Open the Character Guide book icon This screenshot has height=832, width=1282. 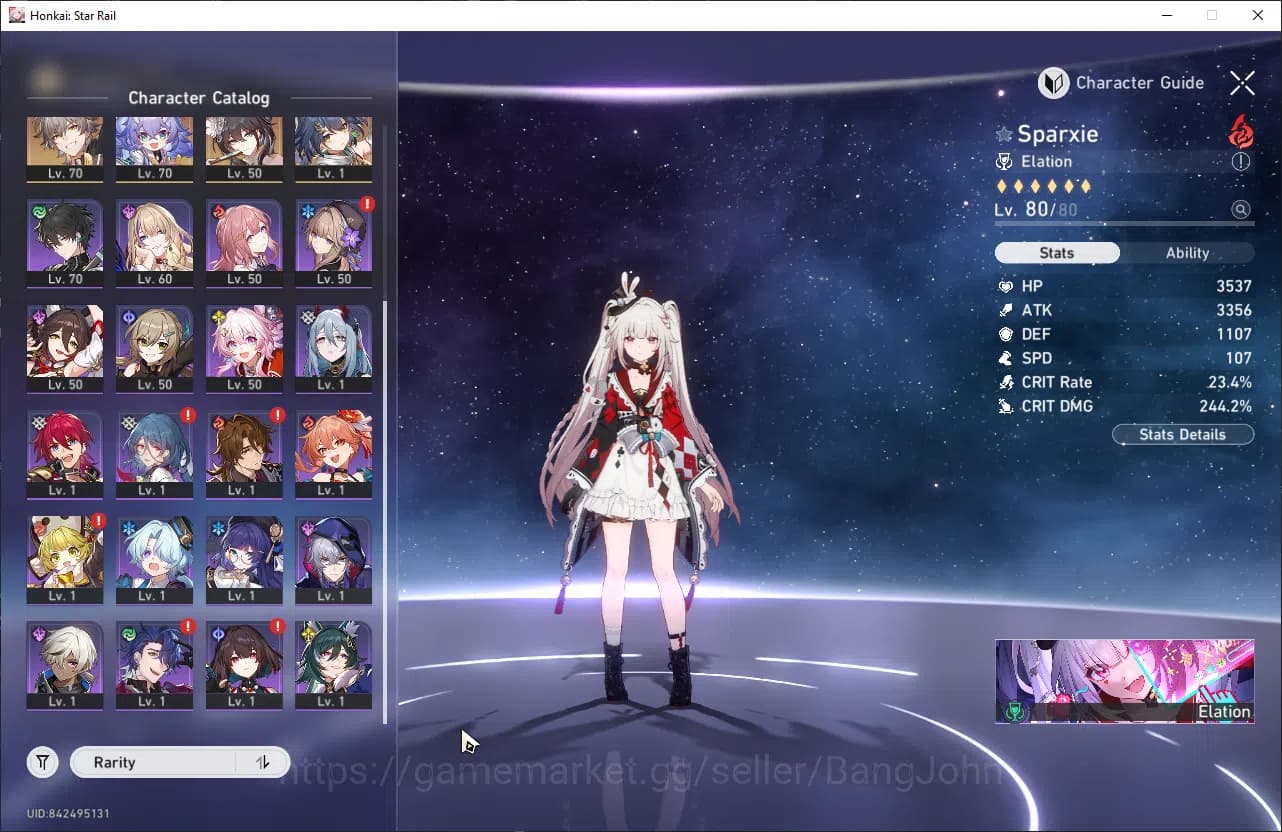1052,83
